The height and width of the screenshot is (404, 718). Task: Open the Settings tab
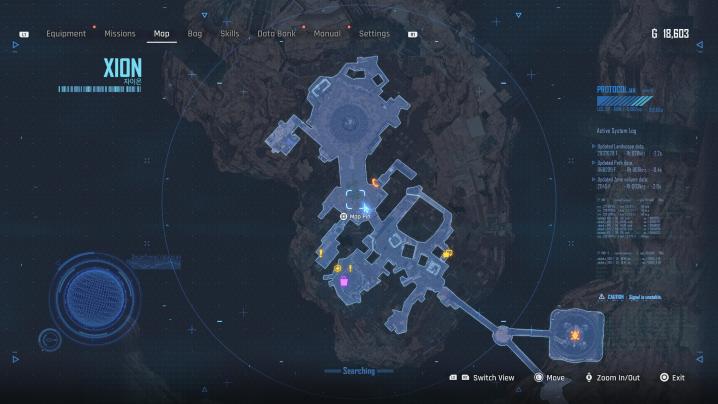tap(374, 34)
